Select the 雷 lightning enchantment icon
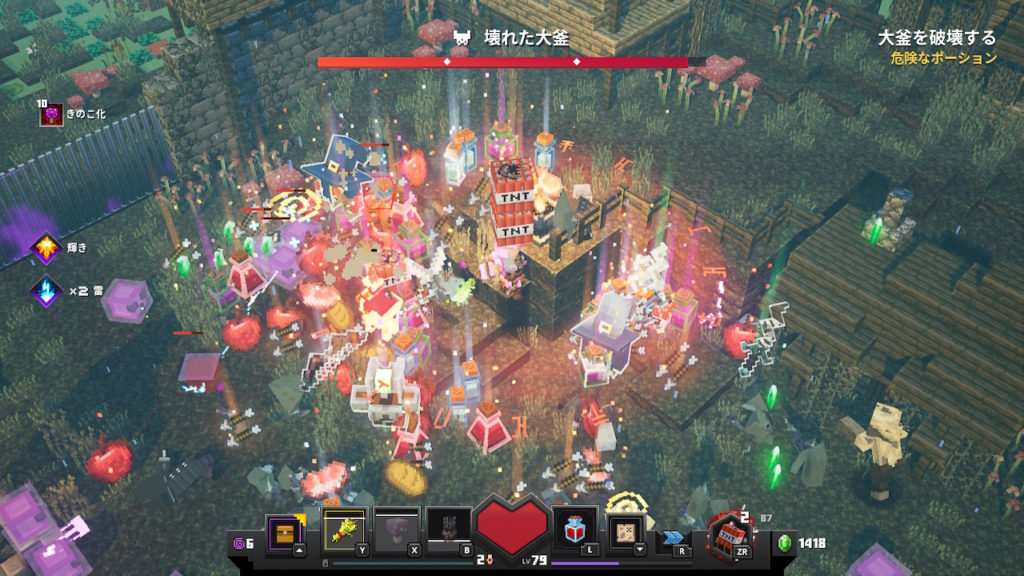 (46, 291)
